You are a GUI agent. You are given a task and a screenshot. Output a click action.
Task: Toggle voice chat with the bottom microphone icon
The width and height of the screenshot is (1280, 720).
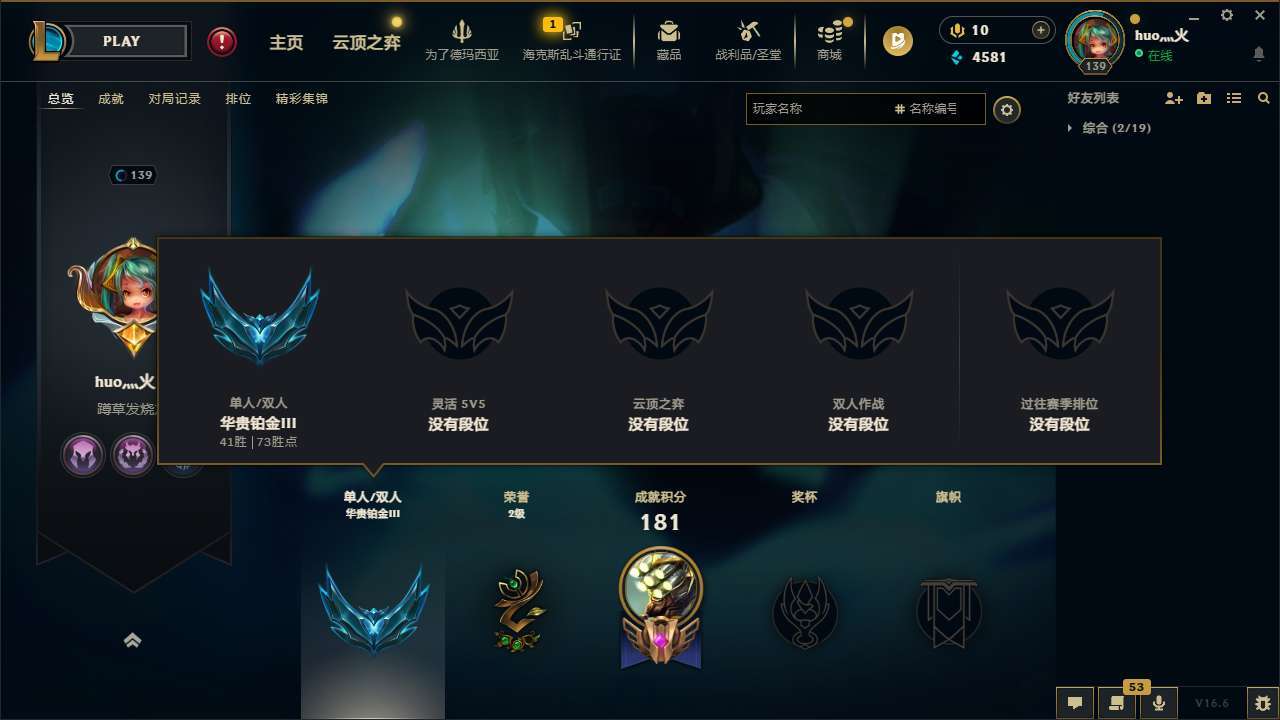[1159, 703]
